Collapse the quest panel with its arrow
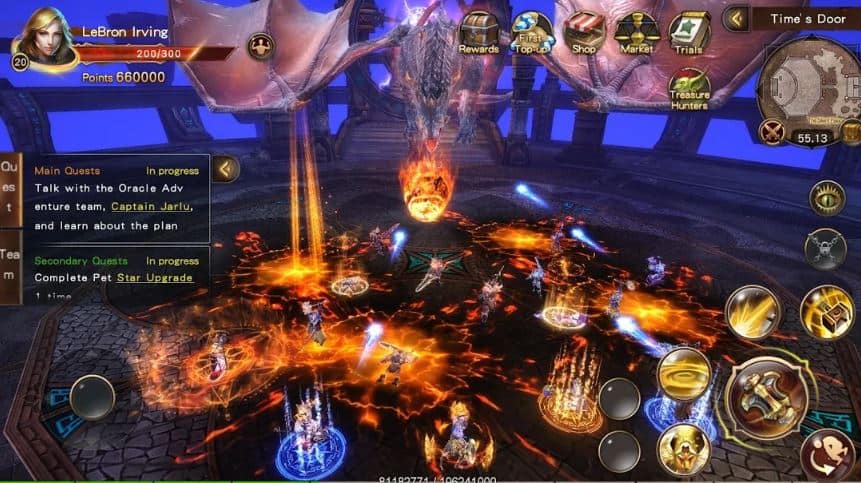This screenshot has height=483, width=861. [226, 169]
